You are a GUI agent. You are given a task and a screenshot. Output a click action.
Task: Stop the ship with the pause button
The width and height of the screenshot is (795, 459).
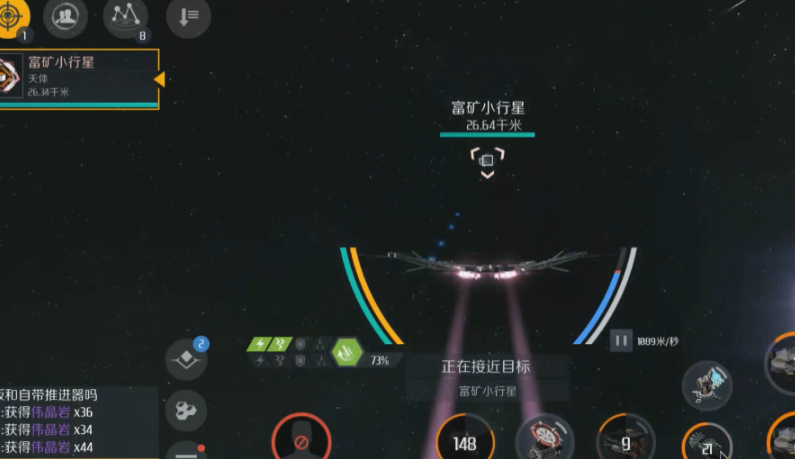622,342
